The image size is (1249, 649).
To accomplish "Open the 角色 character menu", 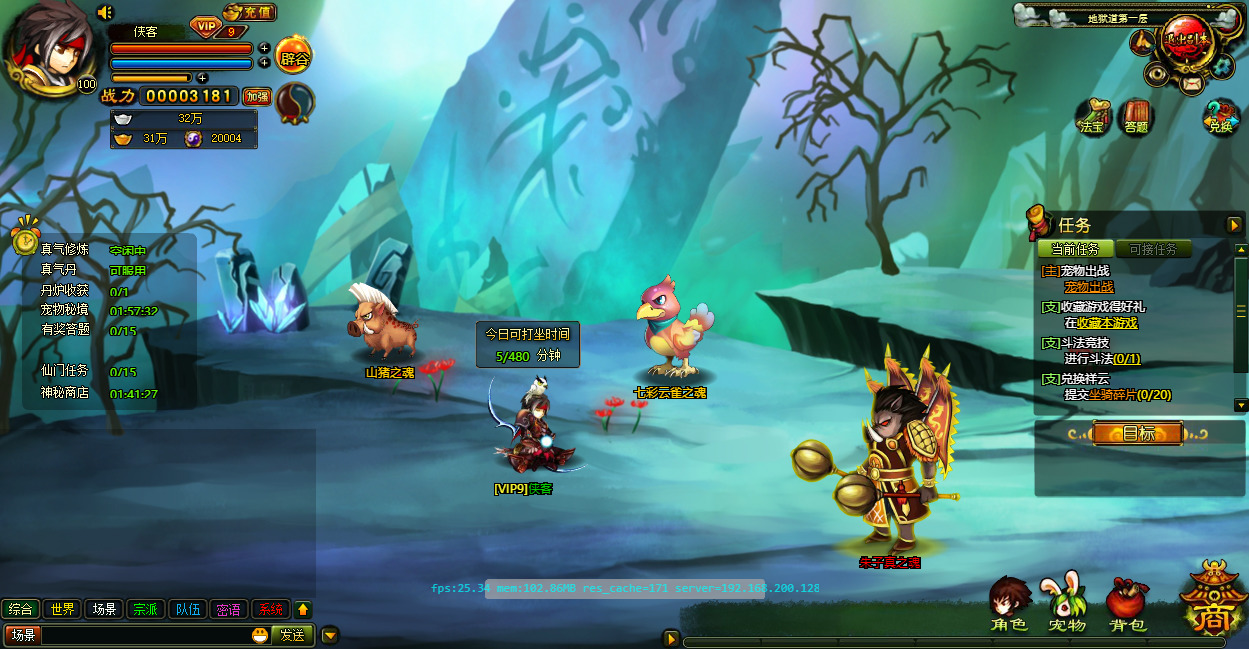I will tap(1009, 605).
